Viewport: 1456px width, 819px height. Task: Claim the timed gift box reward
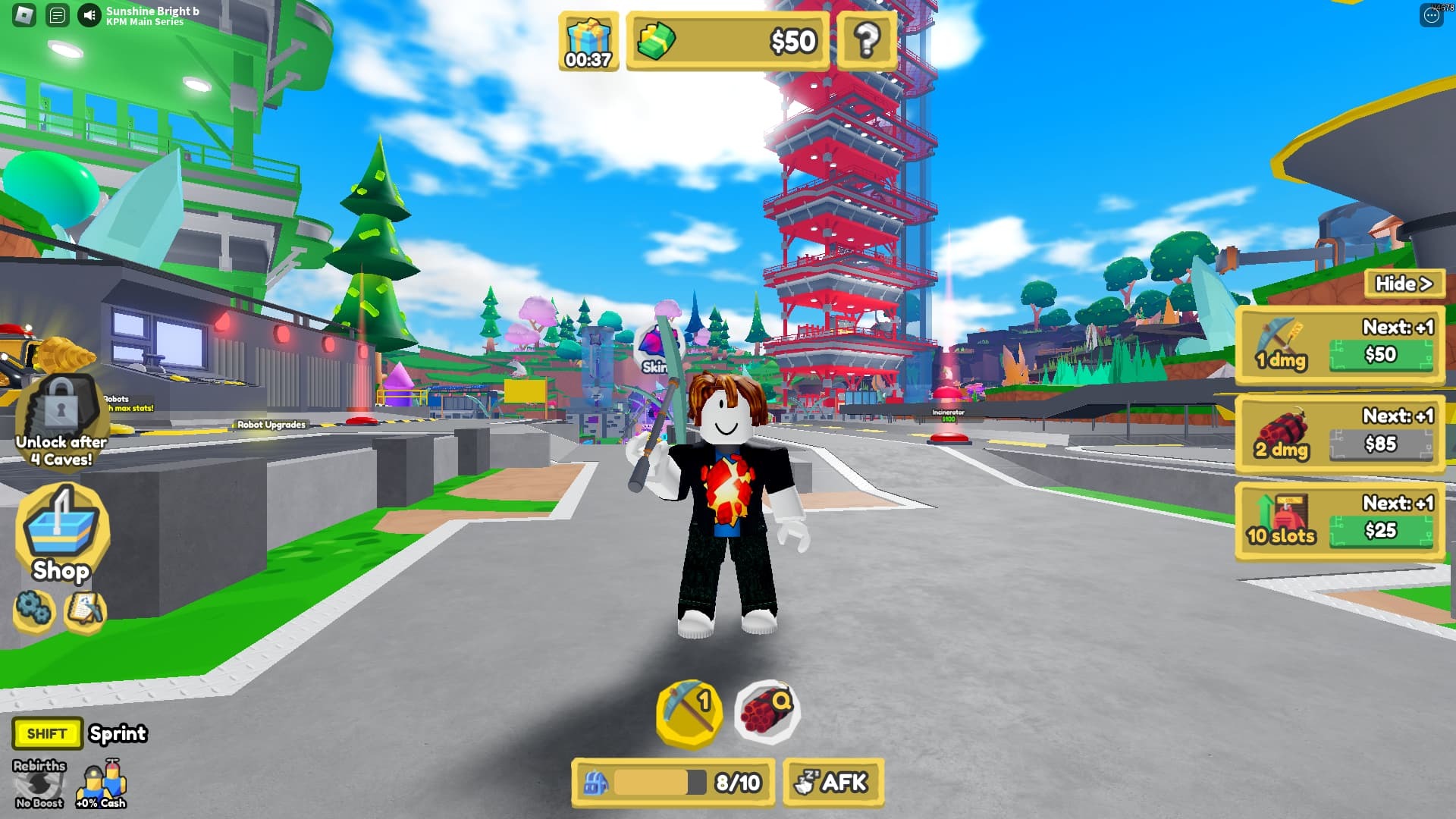(588, 42)
